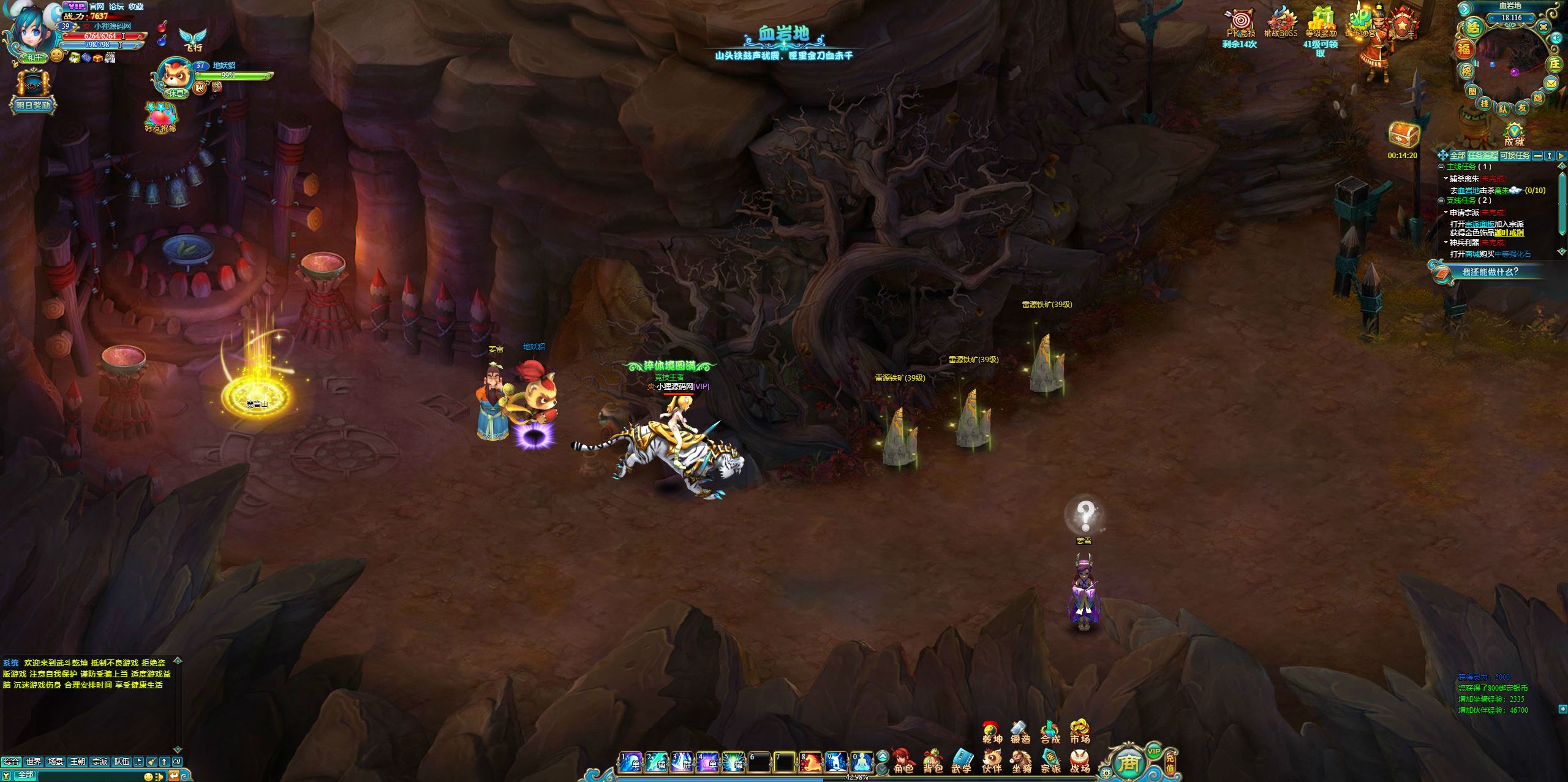1568x782 pixels.
Task: Click the round 商 shop button
Action: [1128, 762]
